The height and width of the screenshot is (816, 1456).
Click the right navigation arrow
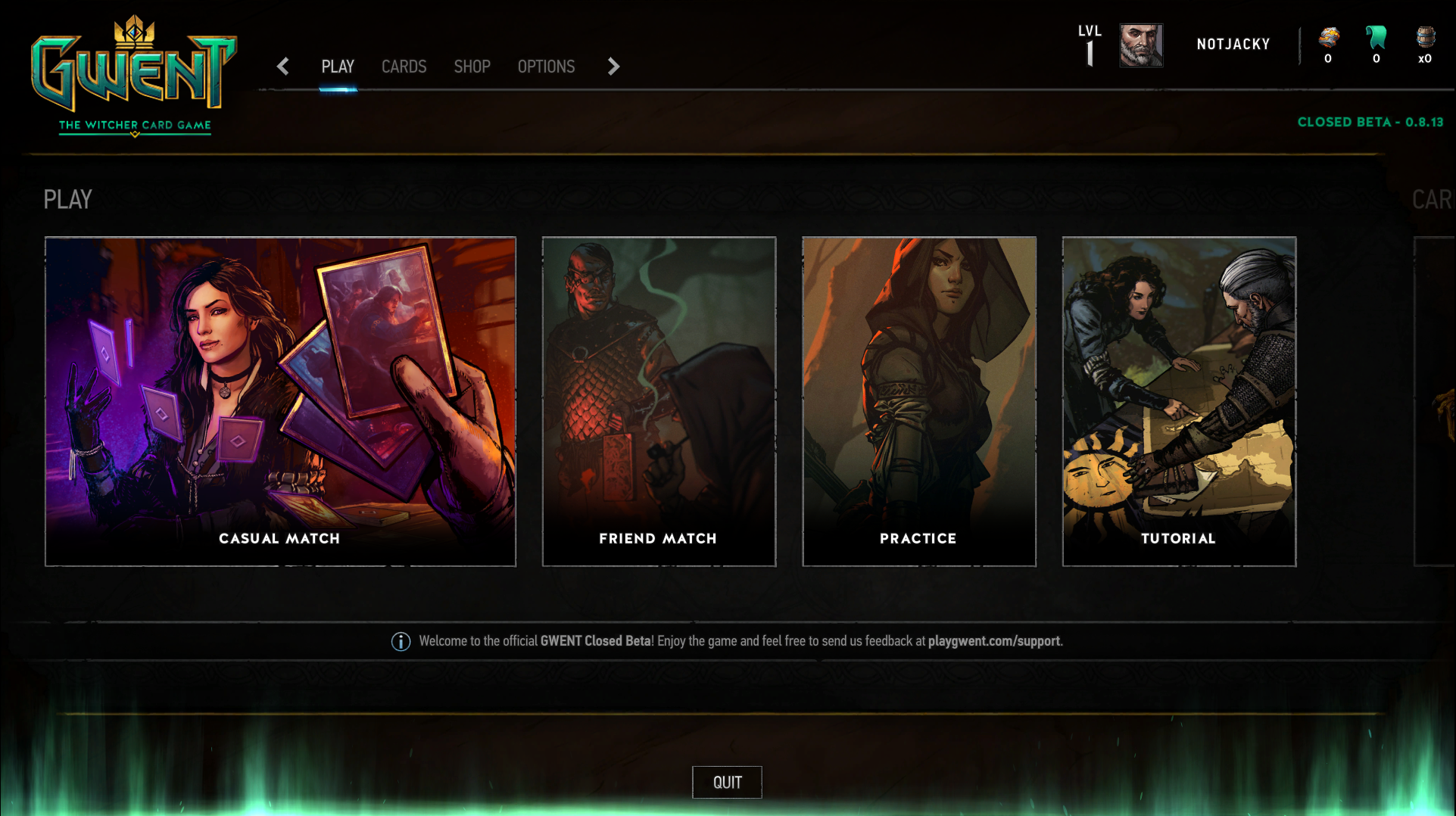613,67
